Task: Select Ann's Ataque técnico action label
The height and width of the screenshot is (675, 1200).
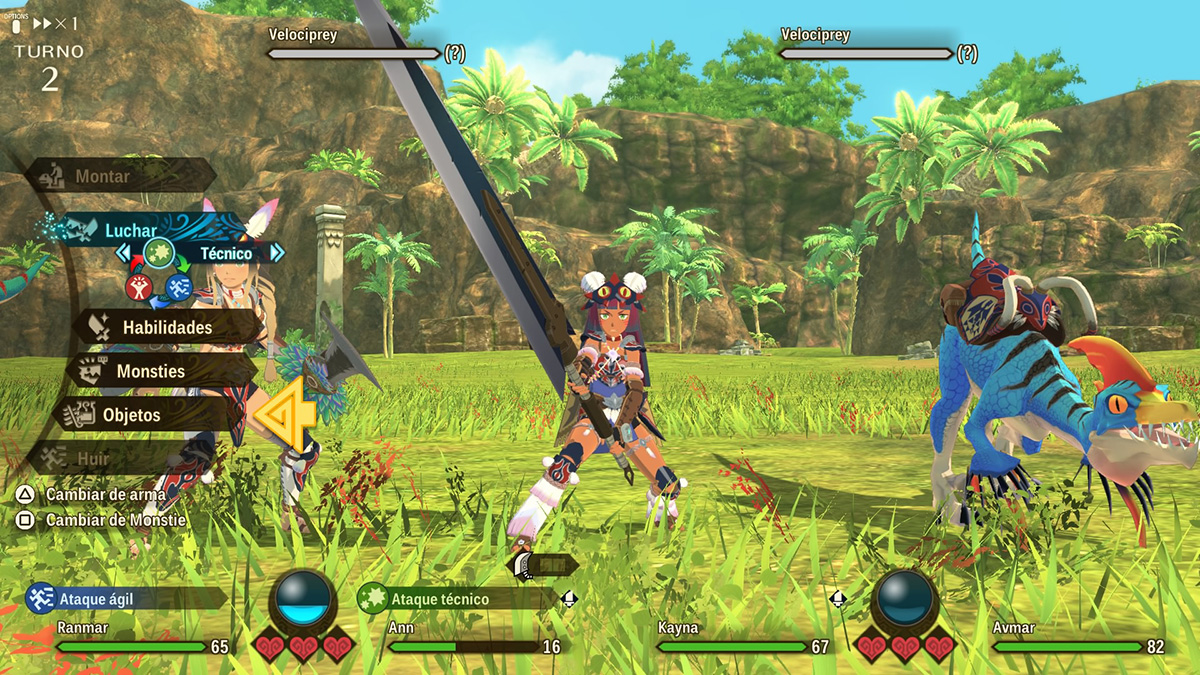Action: coord(439,599)
